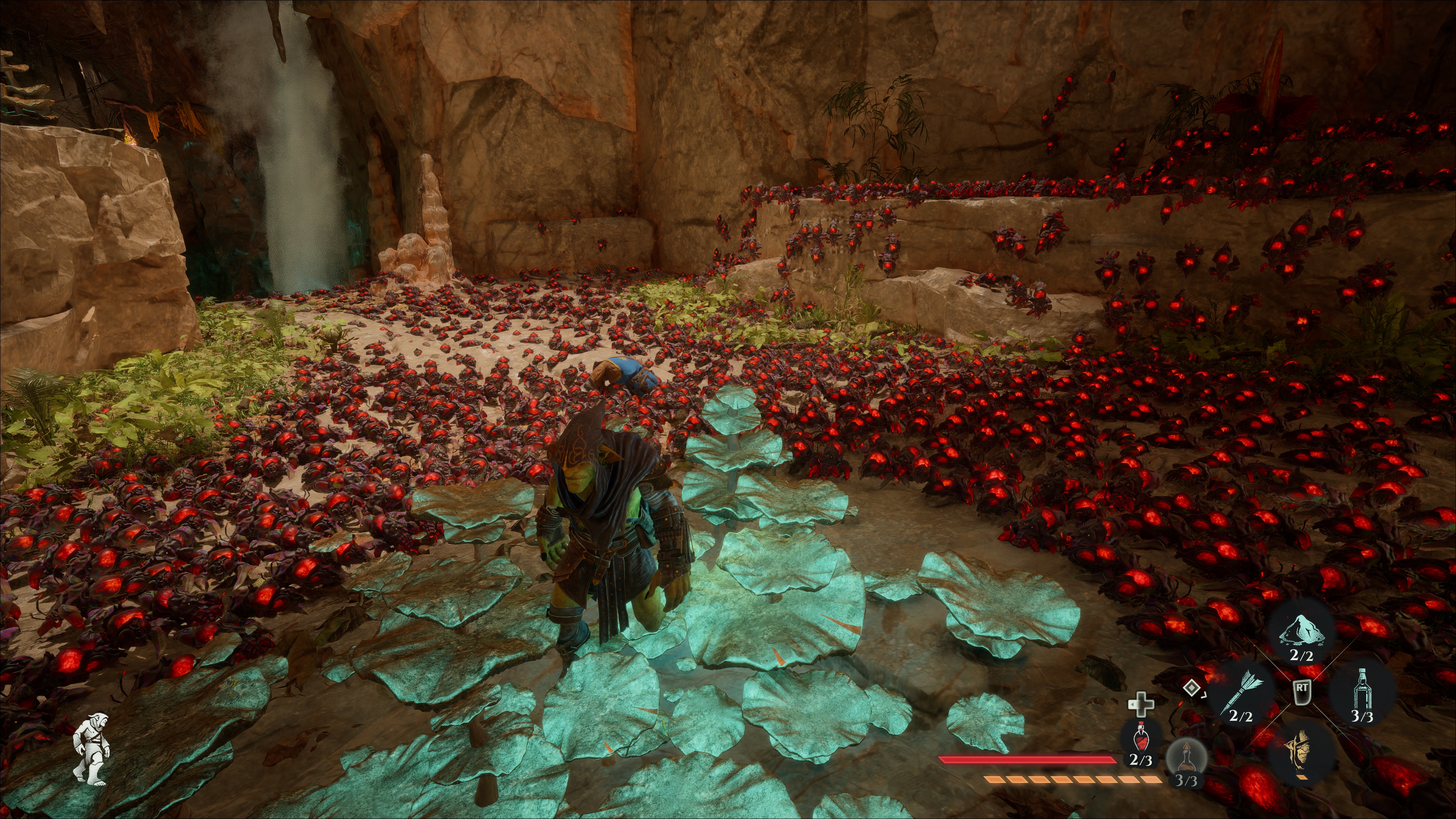Click the white goblin stance indicator
1456x819 pixels.
coord(92,748)
